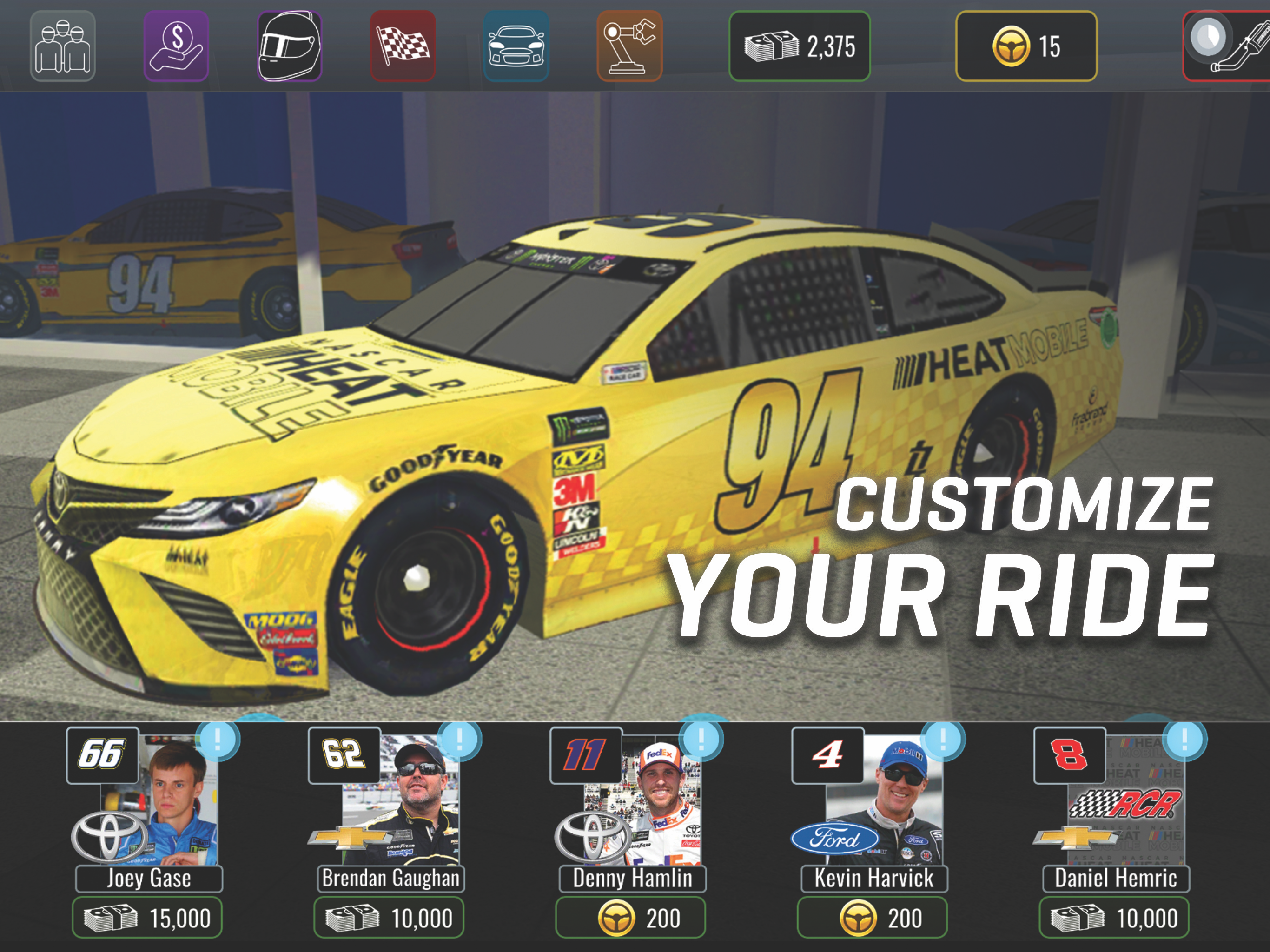The height and width of the screenshot is (952, 1270).
Task: Tap the alert badge on Denny Hamlin's card
Action: tap(701, 740)
